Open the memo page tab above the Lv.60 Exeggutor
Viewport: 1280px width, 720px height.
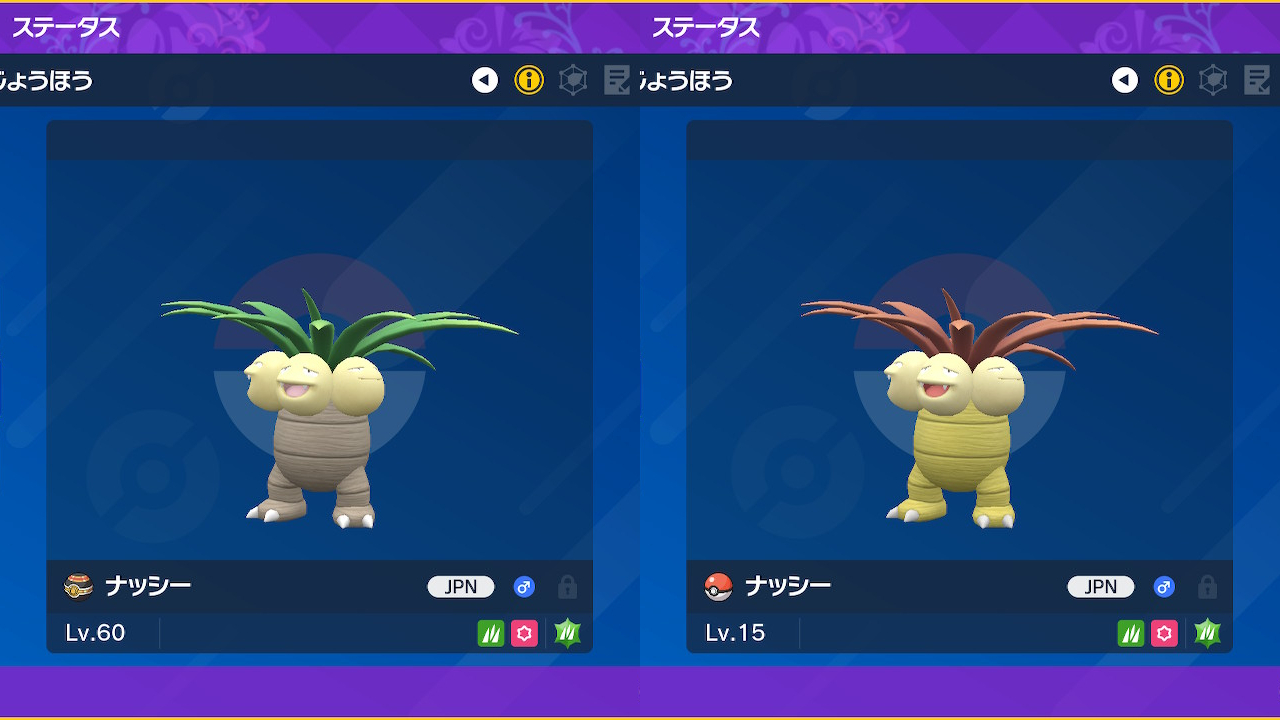(617, 80)
